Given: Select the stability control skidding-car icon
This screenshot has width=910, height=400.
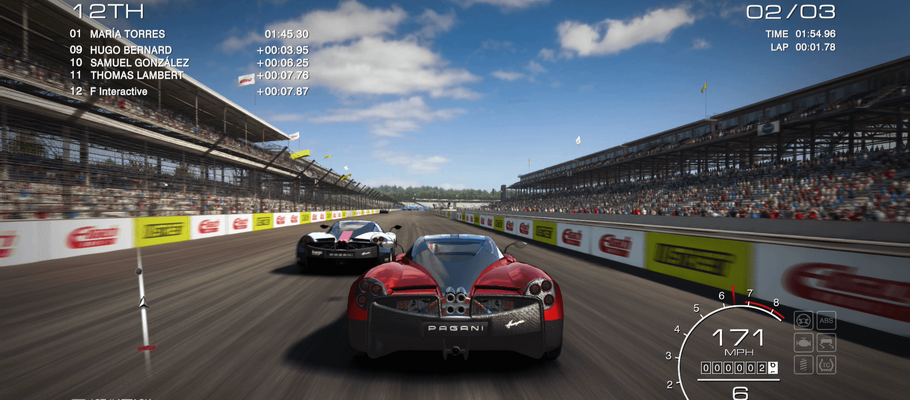Looking at the screenshot, I should pos(826,343).
